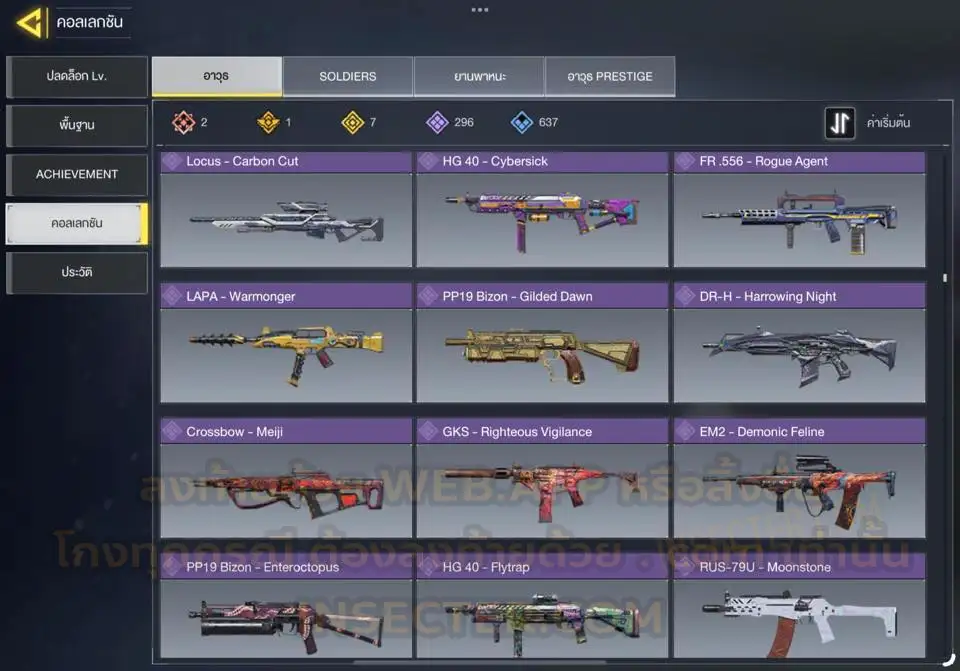960x671 pixels.
Task: Select PP19 Bizon - Gilded Dawn
Action: (542, 344)
